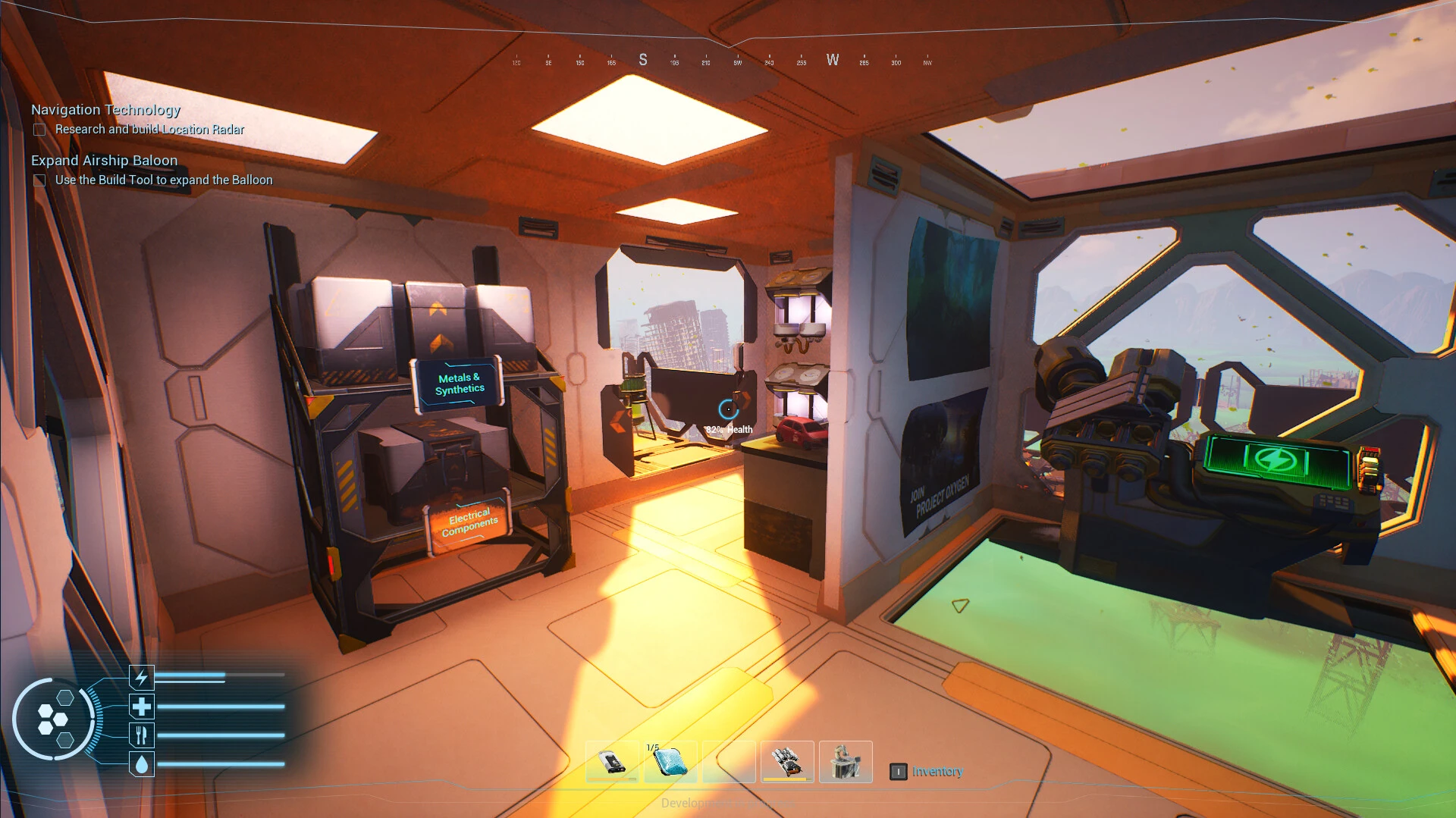Click the lightning bolt energy icon

point(142,676)
